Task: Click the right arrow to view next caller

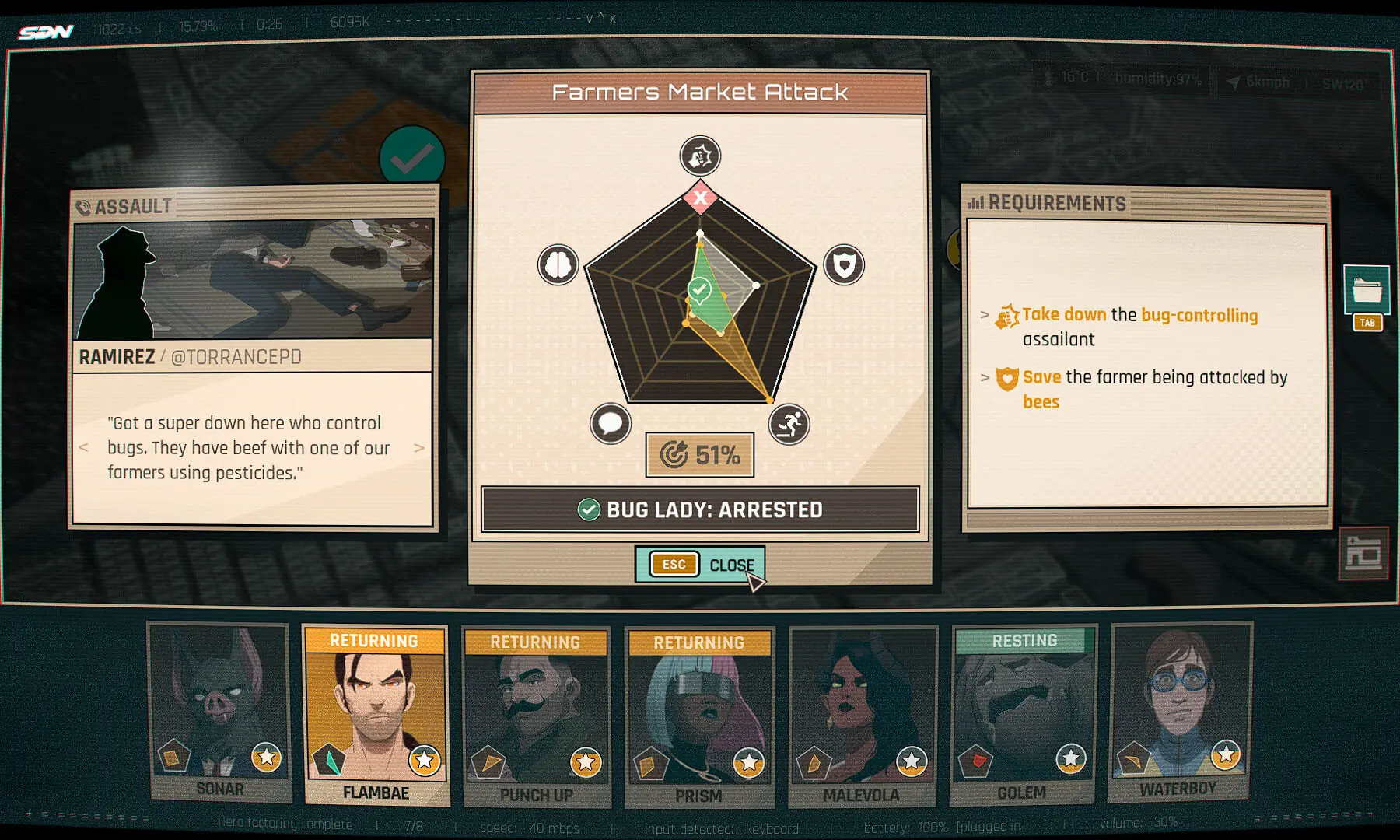Action: (418, 447)
